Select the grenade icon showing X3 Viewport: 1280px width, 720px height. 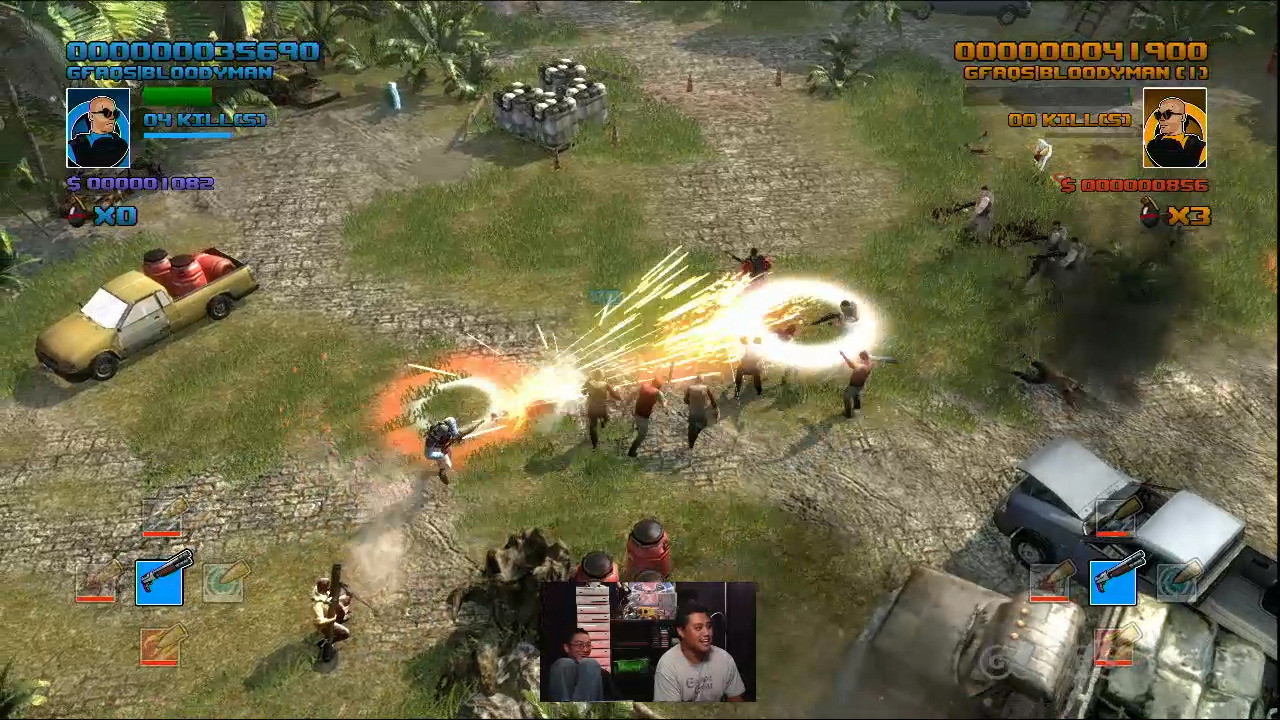[1152, 213]
